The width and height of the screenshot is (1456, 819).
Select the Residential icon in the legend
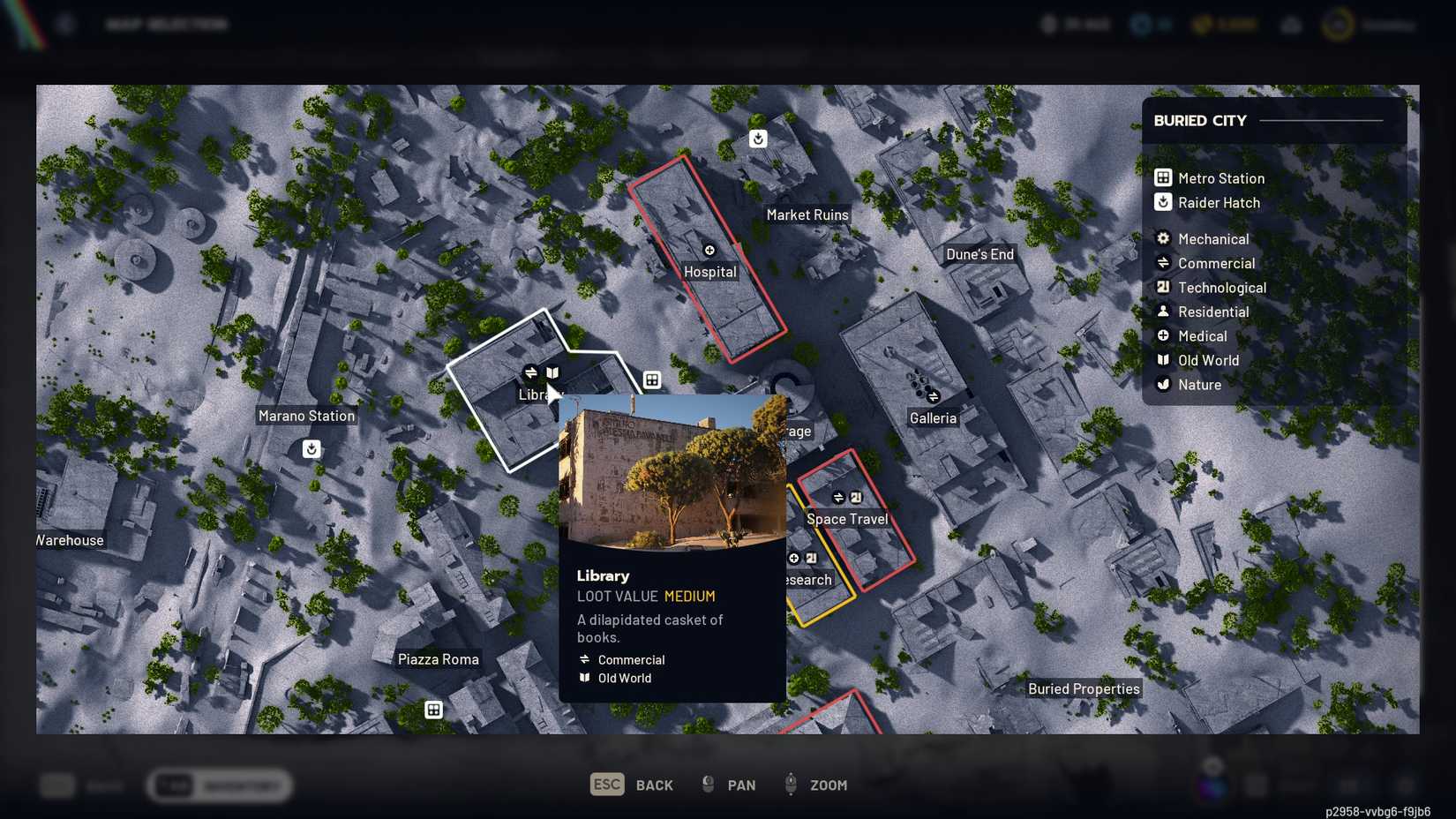[x=1163, y=312]
